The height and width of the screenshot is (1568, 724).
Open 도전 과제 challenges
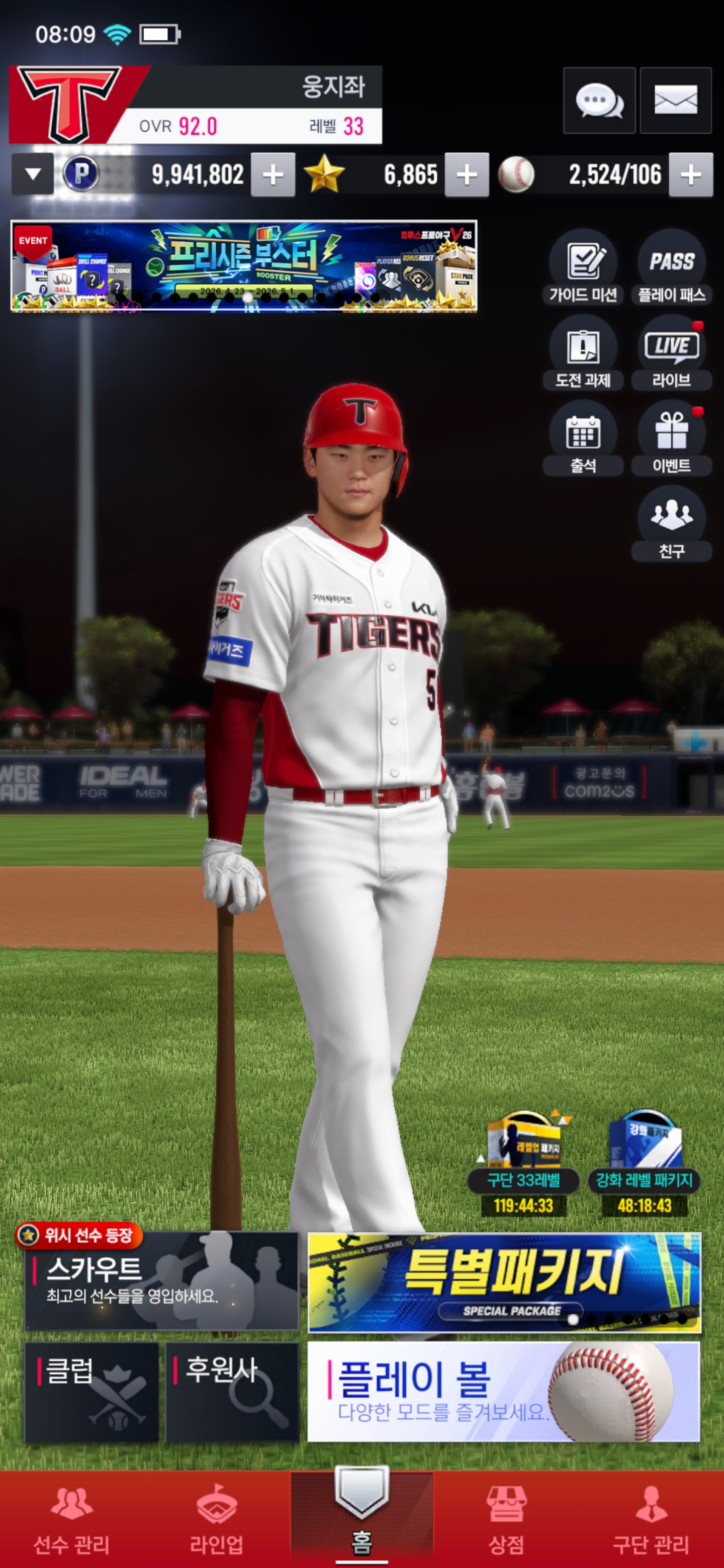point(583,352)
